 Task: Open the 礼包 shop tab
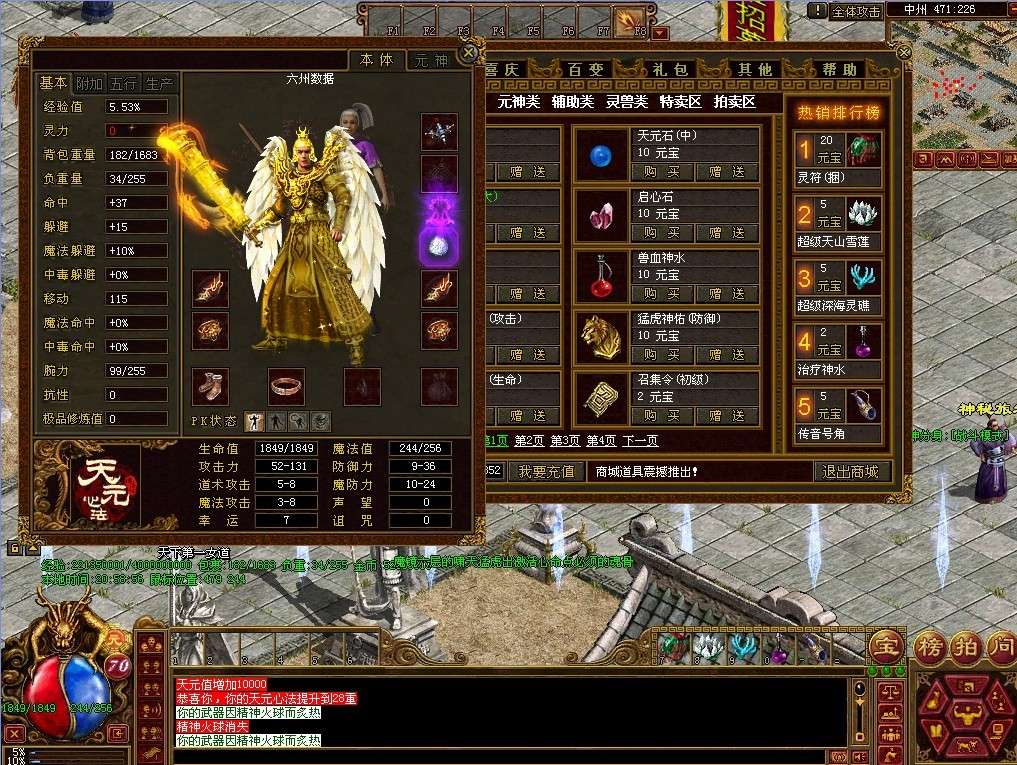pyautogui.click(x=669, y=70)
